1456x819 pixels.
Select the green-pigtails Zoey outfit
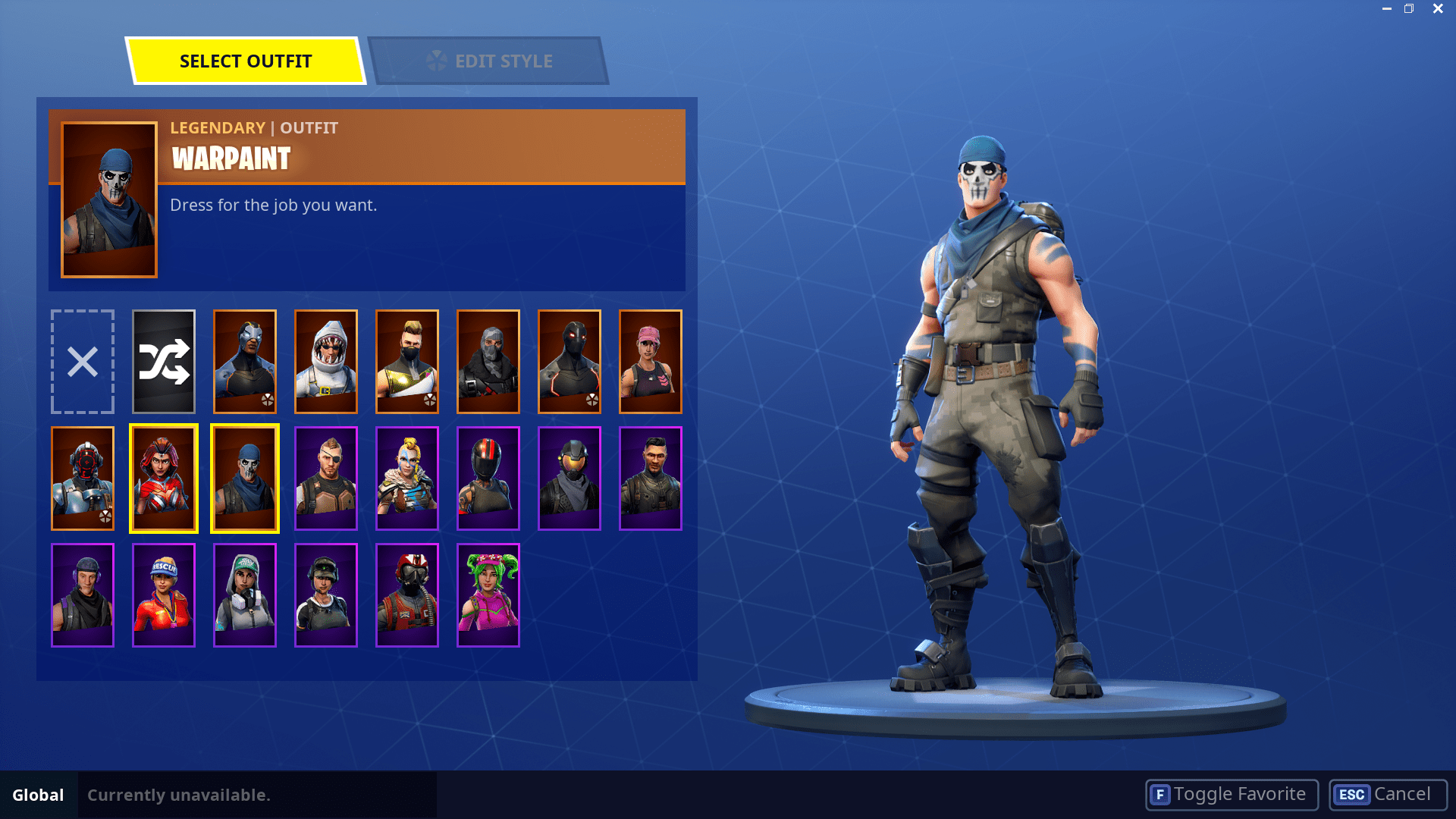[x=488, y=595]
